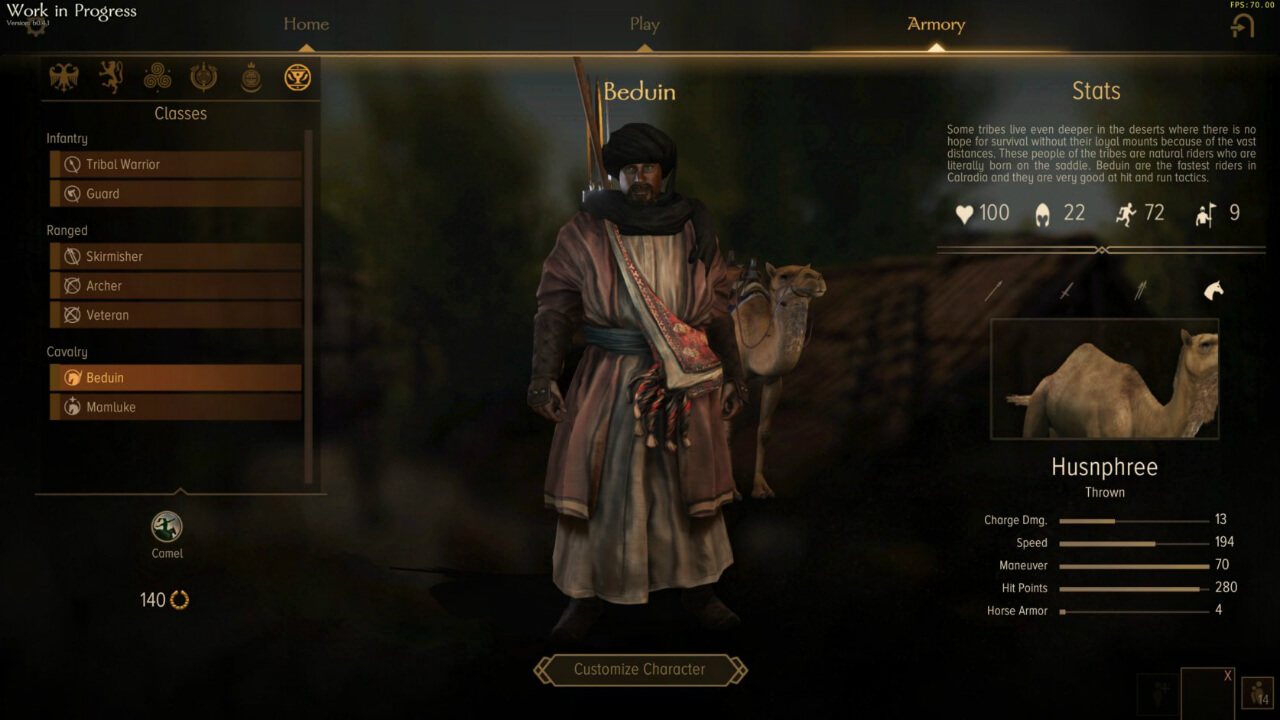Select the Mamluke cavalry class
This screenshot has width=1280, height=720.
[x=175, y=406]
